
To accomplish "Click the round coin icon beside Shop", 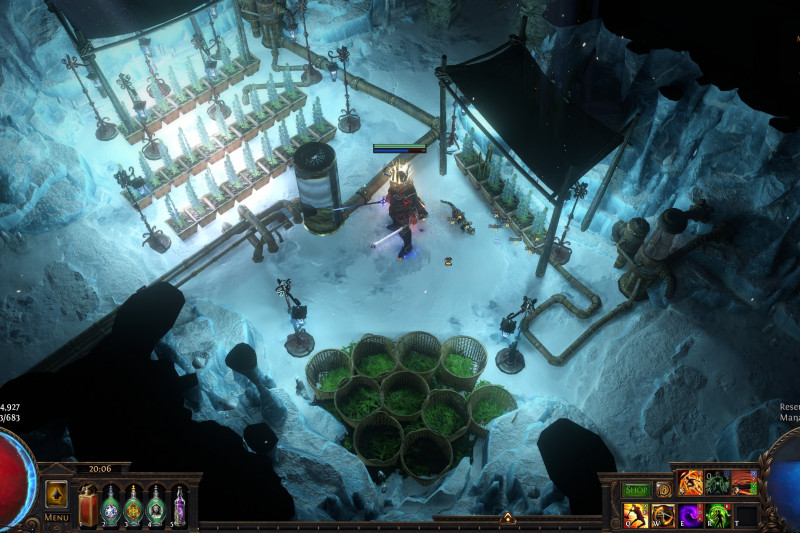I will point(663,490).
